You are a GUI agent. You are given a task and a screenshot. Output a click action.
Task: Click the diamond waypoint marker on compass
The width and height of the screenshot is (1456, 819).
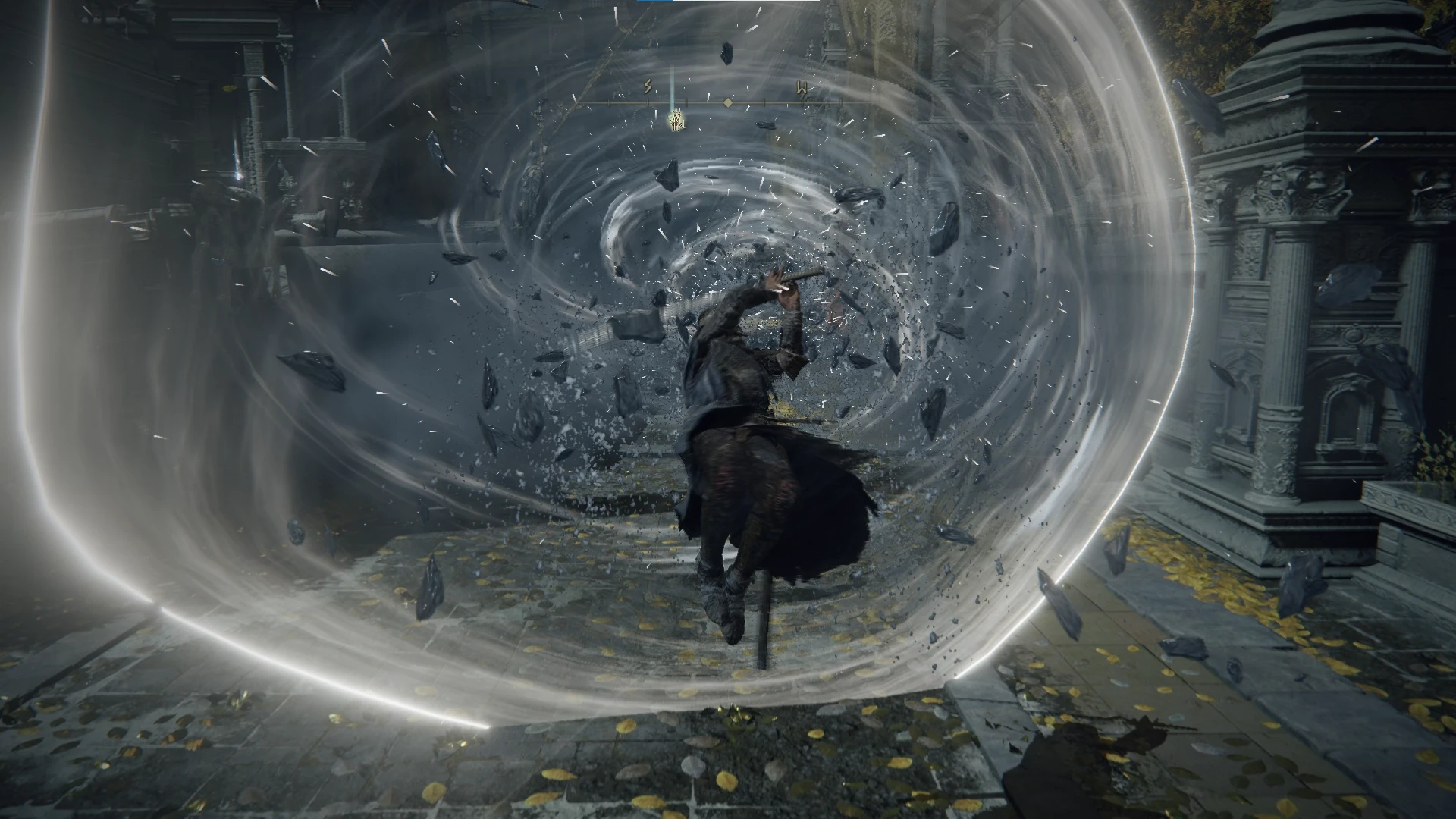pyautogui.click(x=727, y=102)
